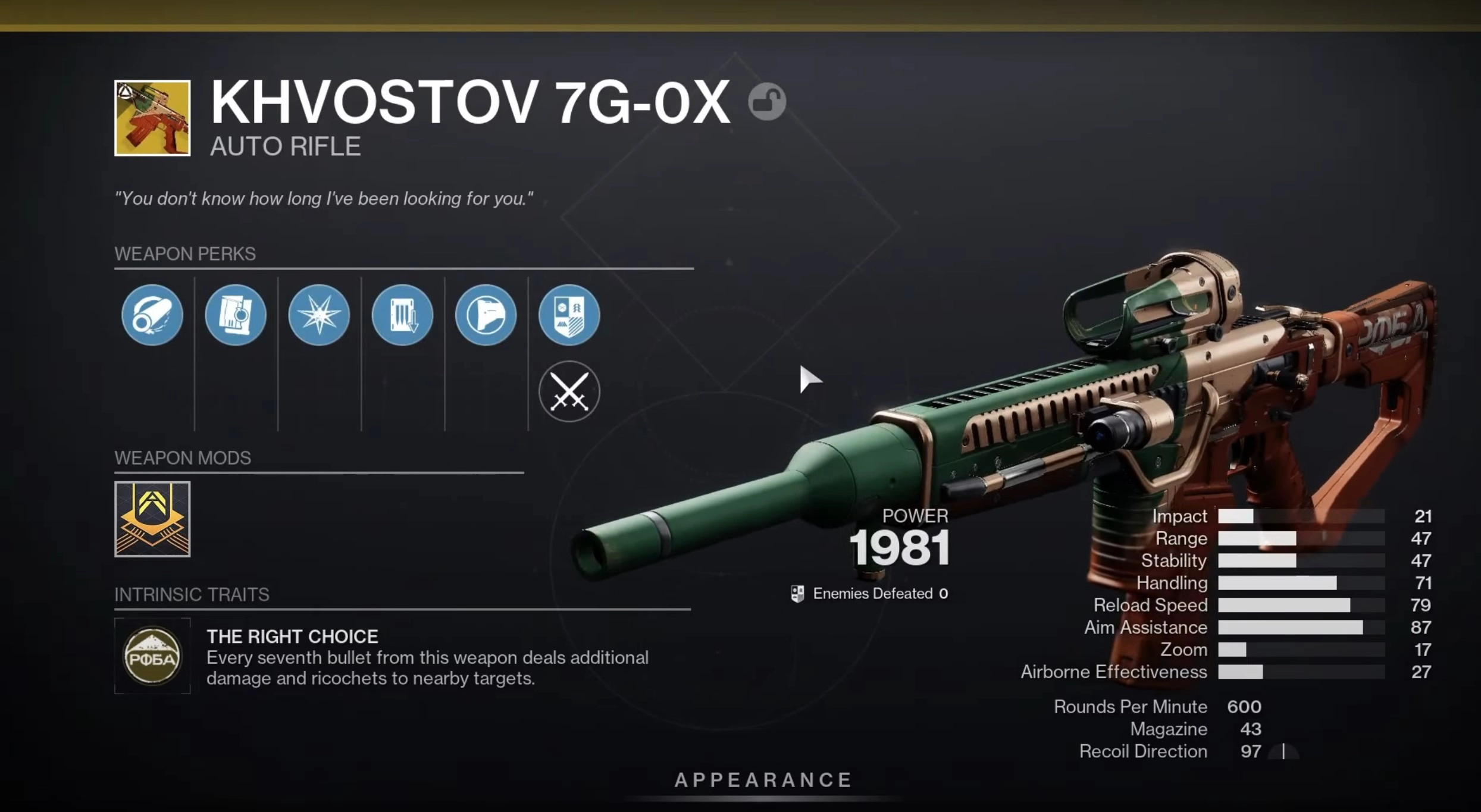Open the Appearance section
Image resolution: width=1481 pixels, height=812 pixels.
point(764,780)
